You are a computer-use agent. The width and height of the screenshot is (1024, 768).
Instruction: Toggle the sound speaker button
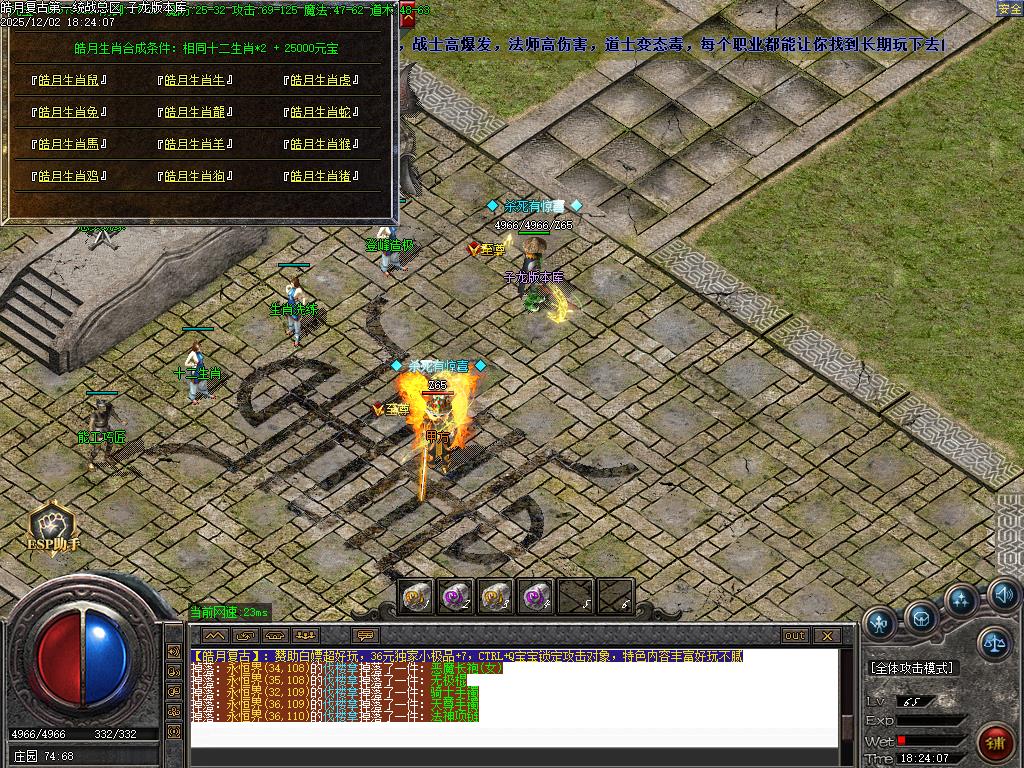(1003, 595)
